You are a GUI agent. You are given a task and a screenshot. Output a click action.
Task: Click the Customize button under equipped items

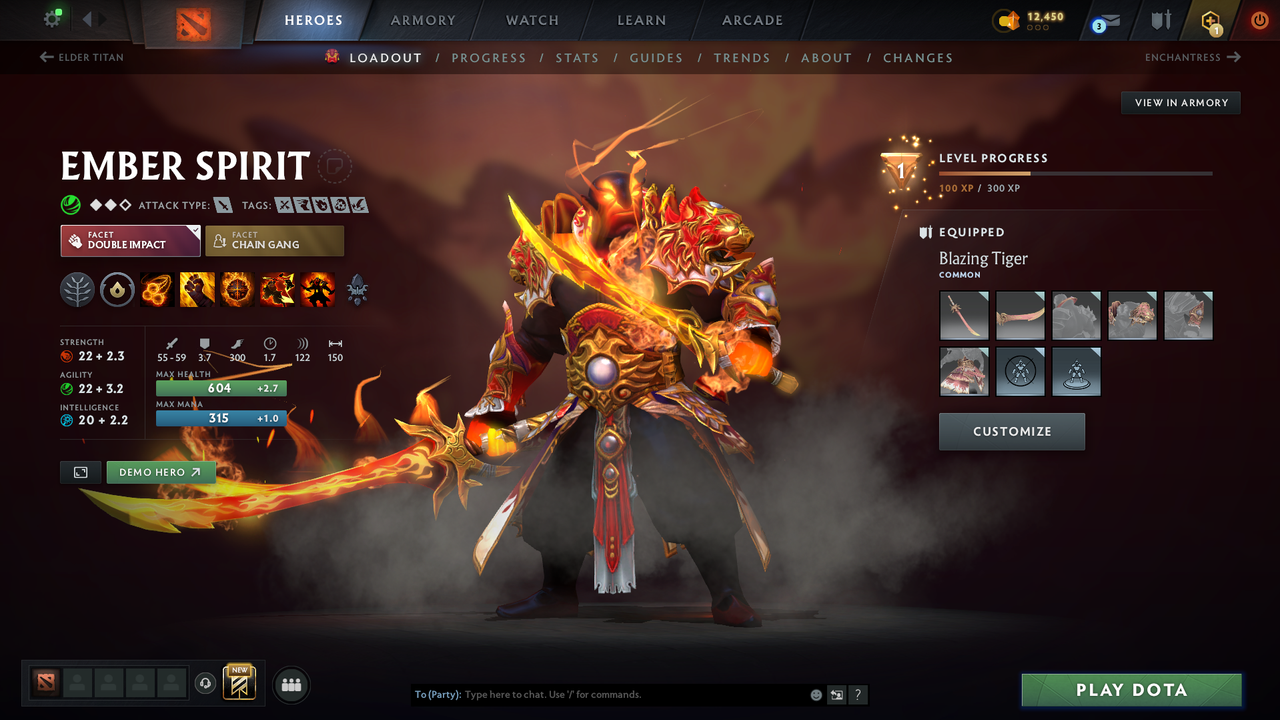click(x=1011, y=431)
